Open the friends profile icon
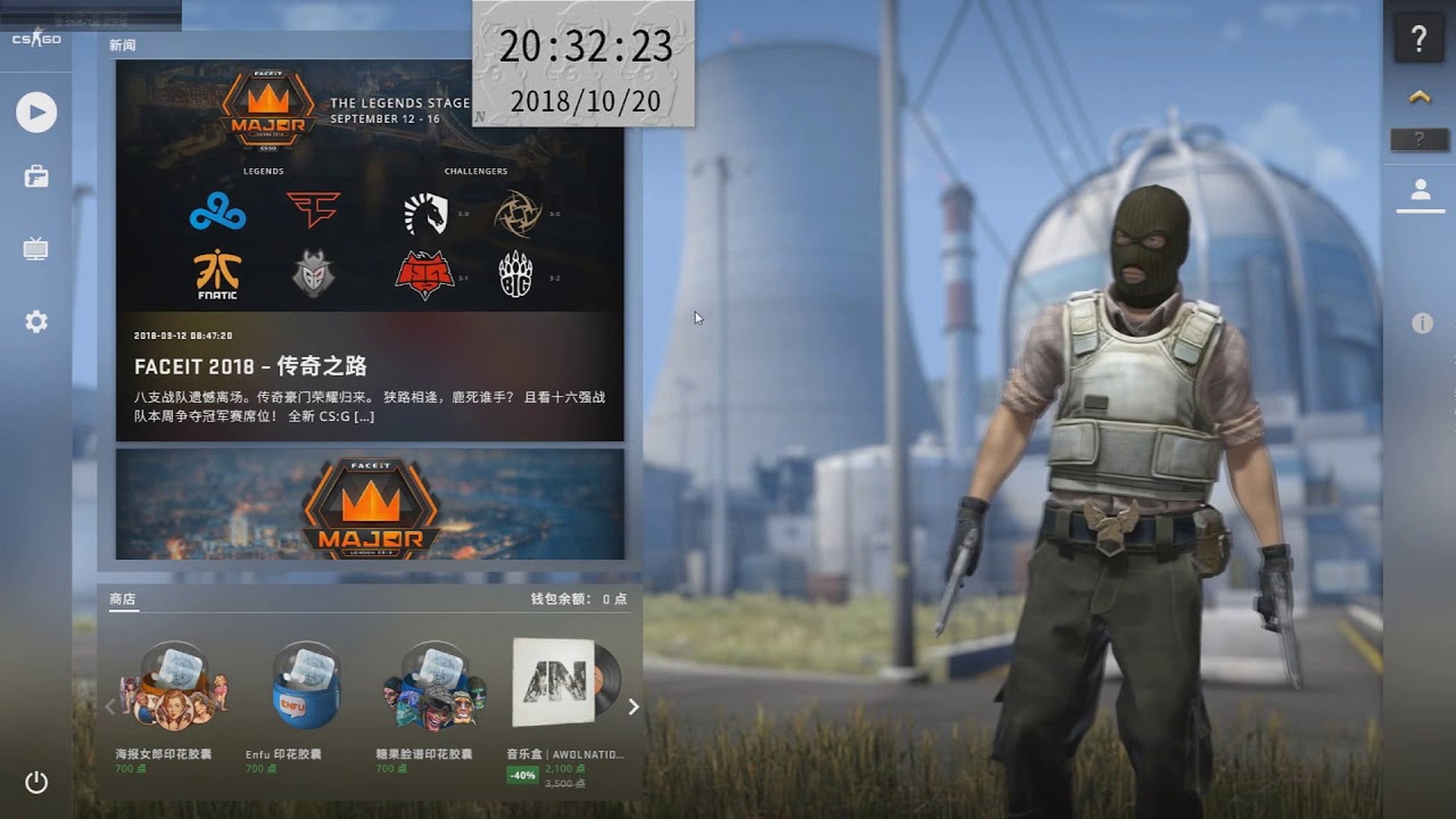This screenshot has width=1456, height=819. pyautogui.click(x=1420, y=190)
